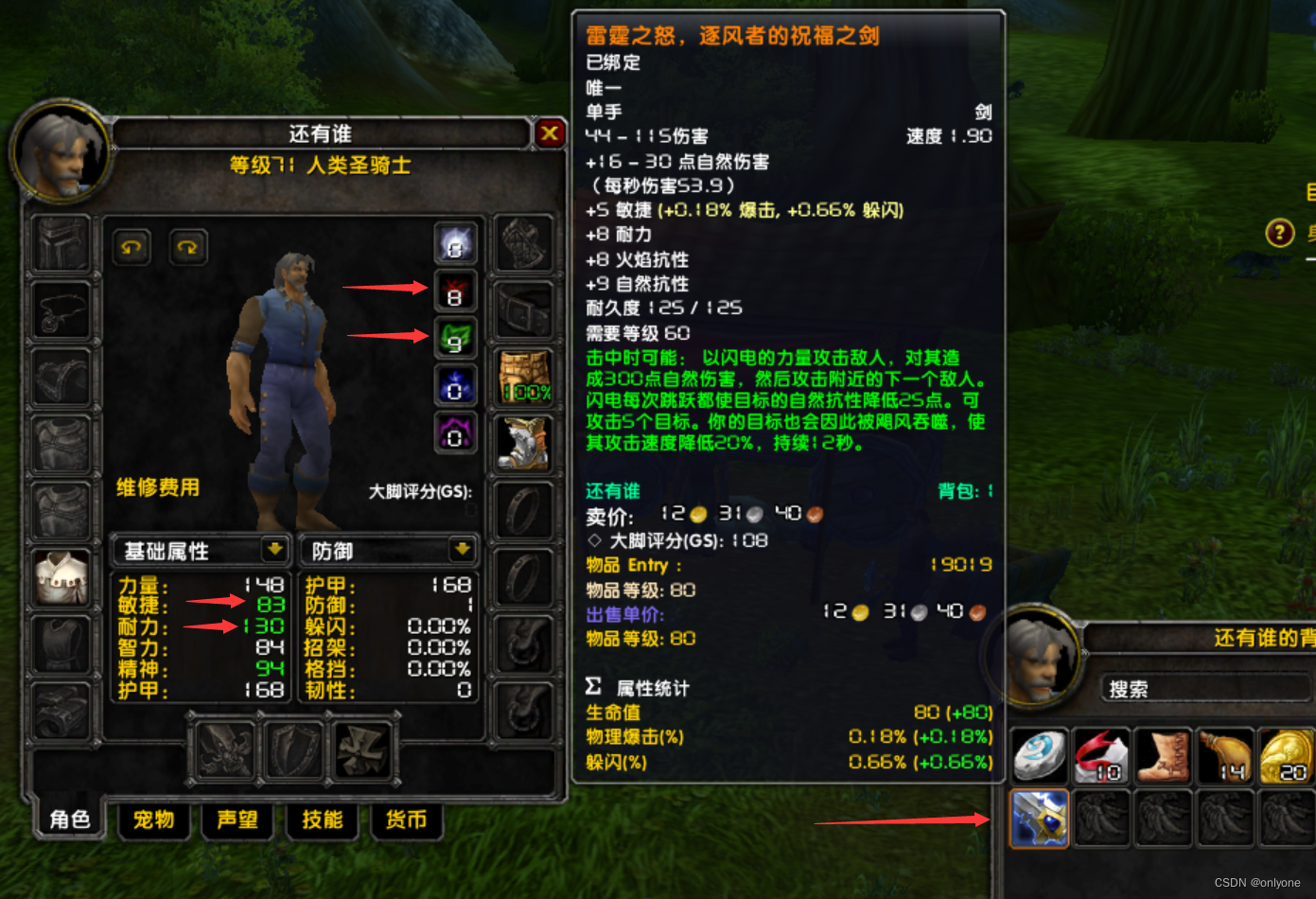The image size is (1316, 899).
Task: Click the fire resistance icon showing 8
Action: click(x=455, y=292)
